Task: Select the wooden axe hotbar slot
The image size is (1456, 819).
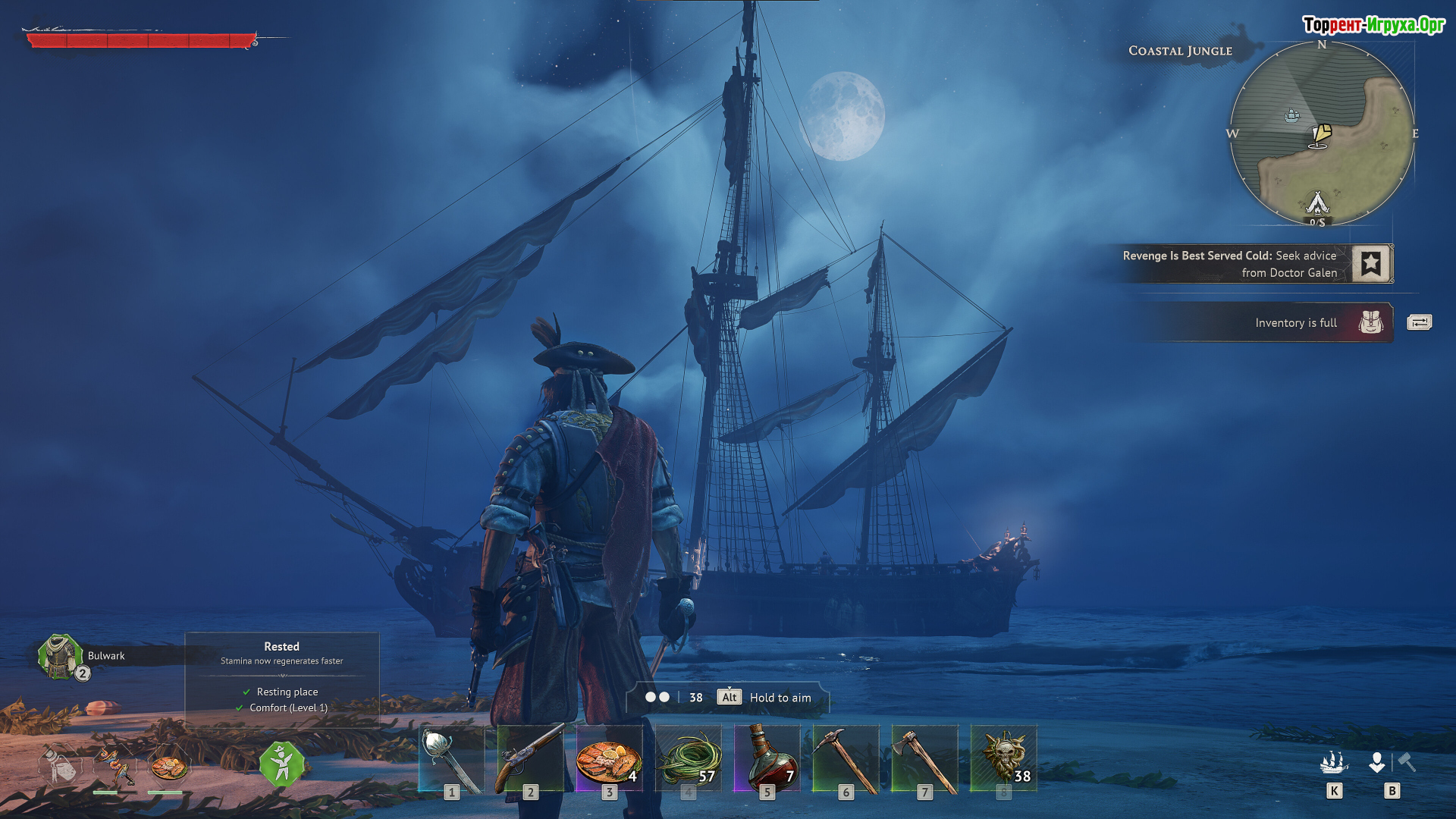Action: [x=924, y=758]
